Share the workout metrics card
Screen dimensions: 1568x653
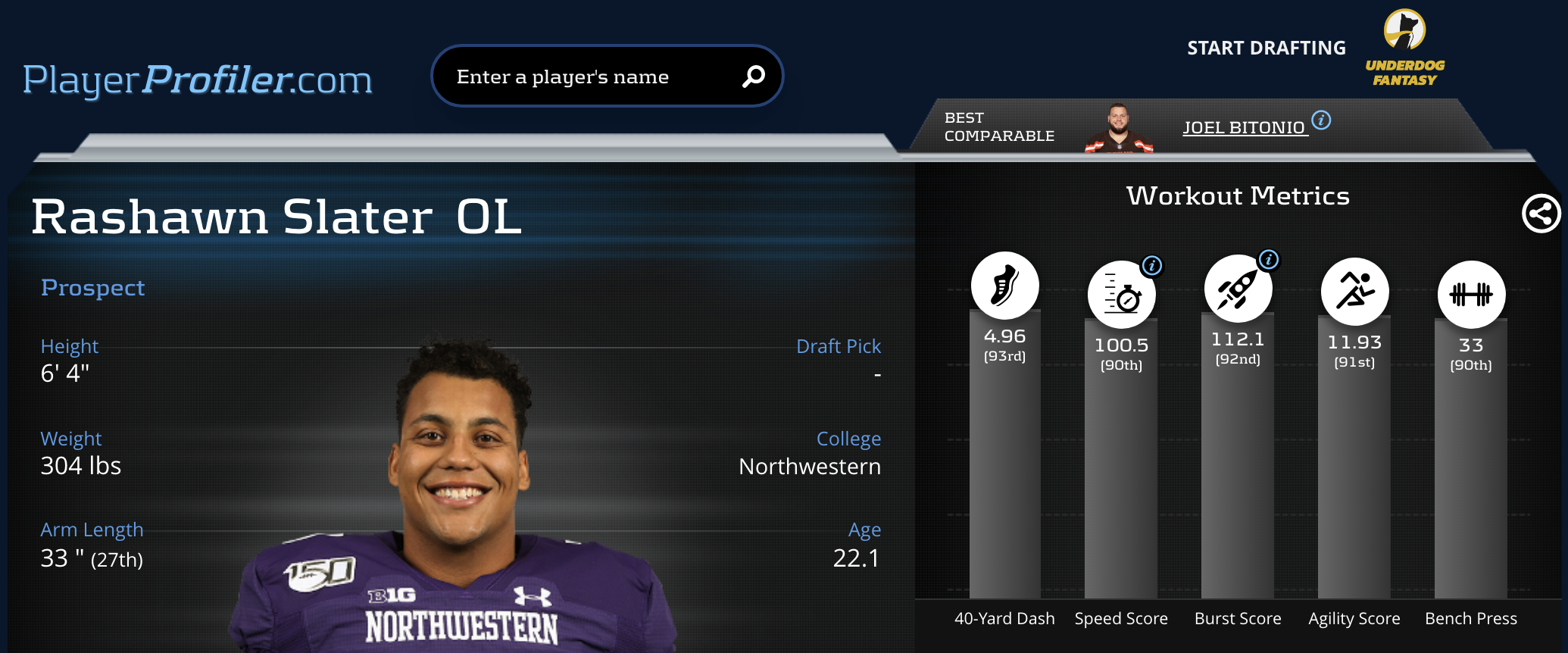pos(1541,214)
